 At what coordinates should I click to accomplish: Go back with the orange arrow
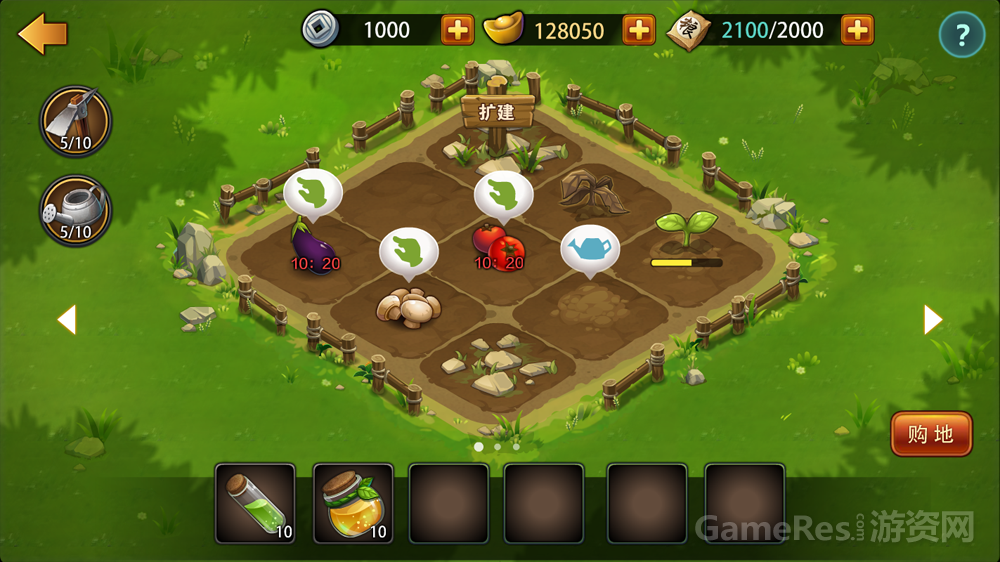(x=42, y=34)
